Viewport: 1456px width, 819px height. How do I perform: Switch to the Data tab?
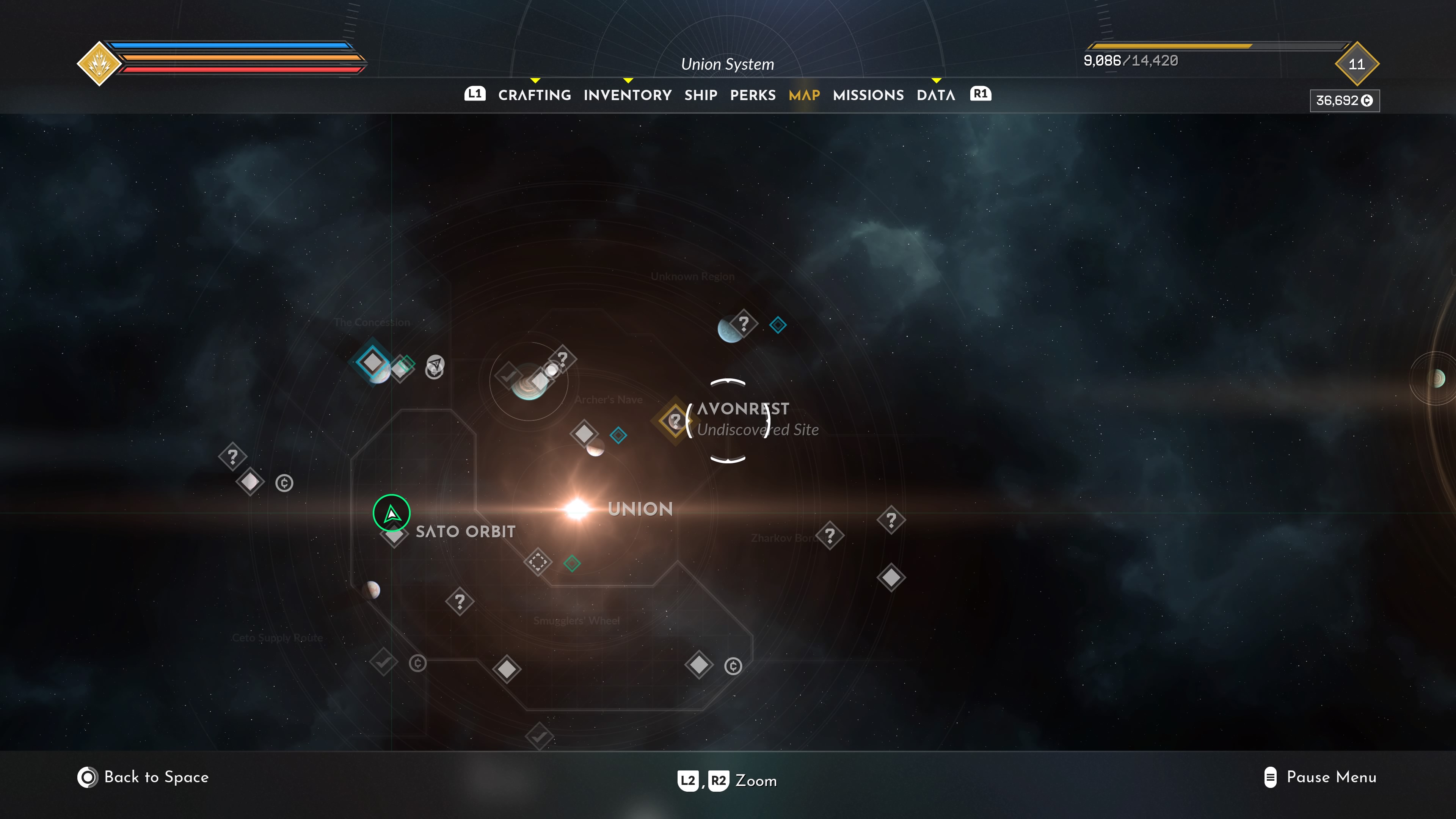[935, 95]
